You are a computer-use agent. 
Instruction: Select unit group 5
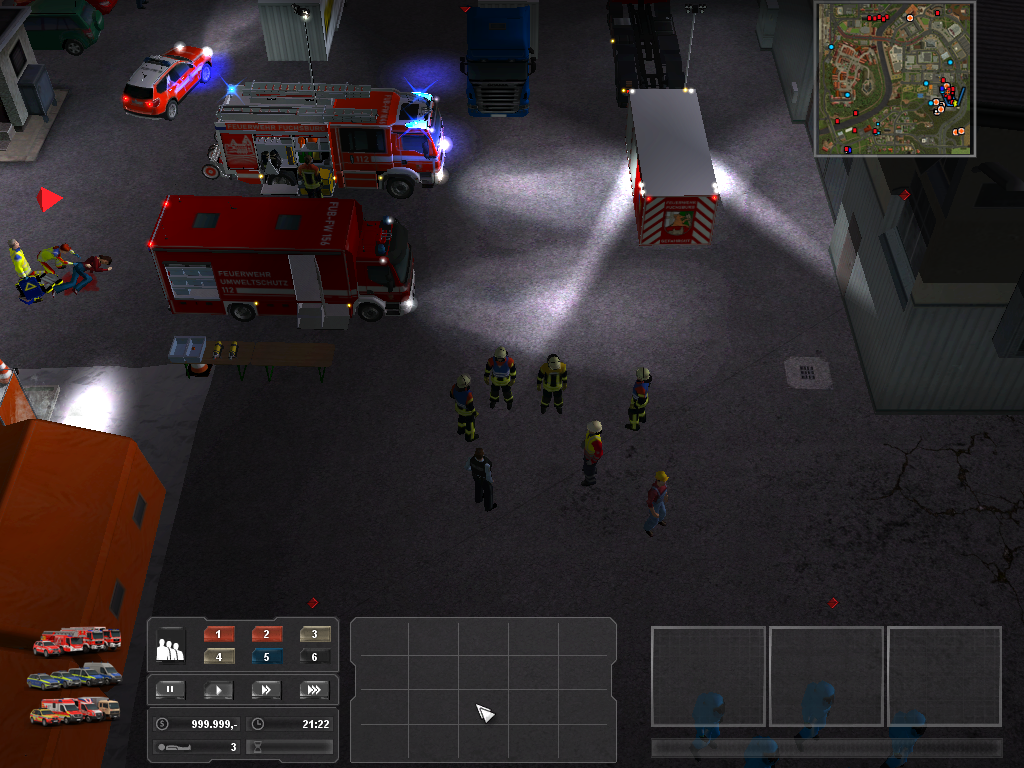[267, 657]
